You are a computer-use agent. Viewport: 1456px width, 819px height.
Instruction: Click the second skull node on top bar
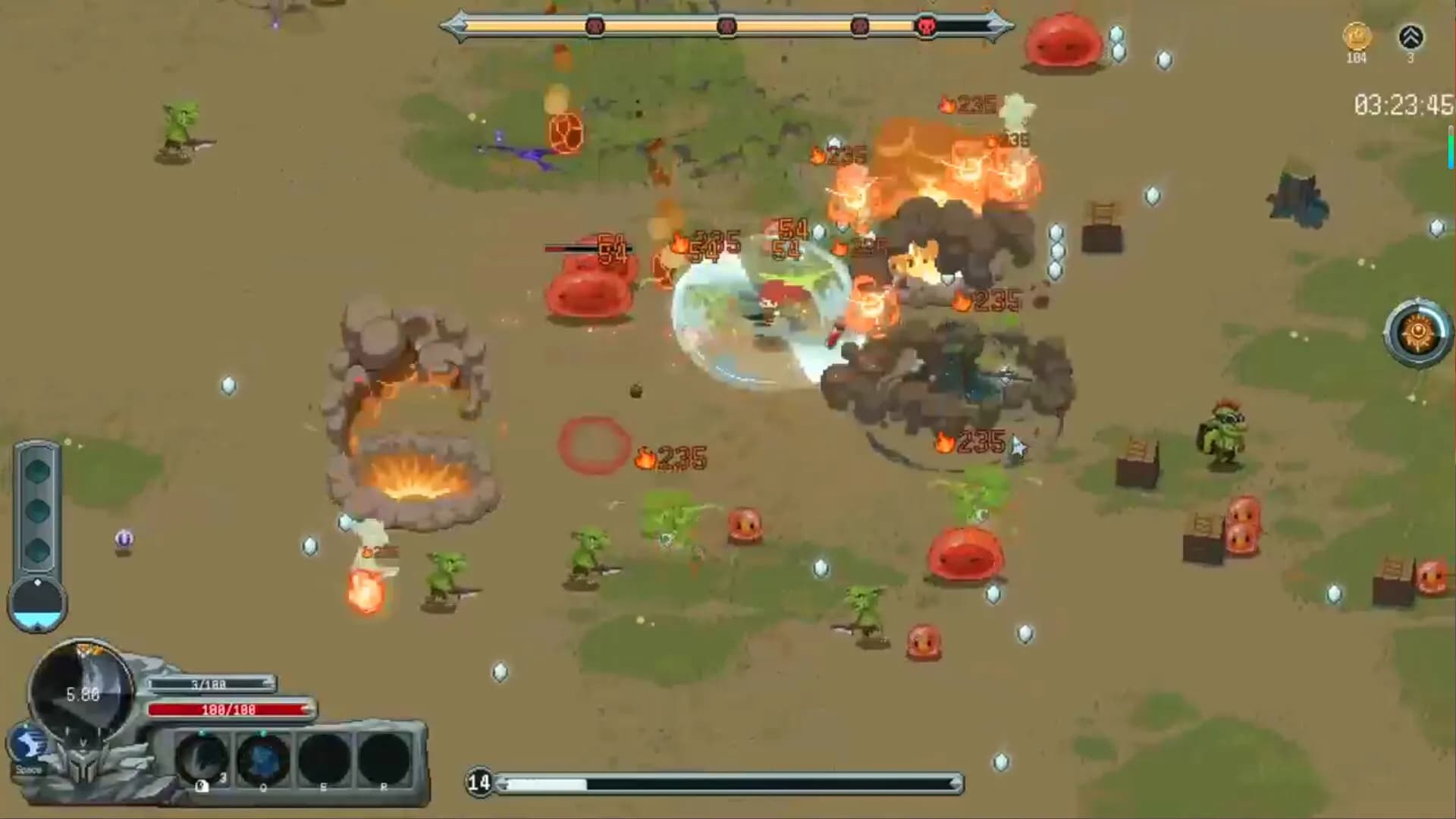click(x=727, y=25)
